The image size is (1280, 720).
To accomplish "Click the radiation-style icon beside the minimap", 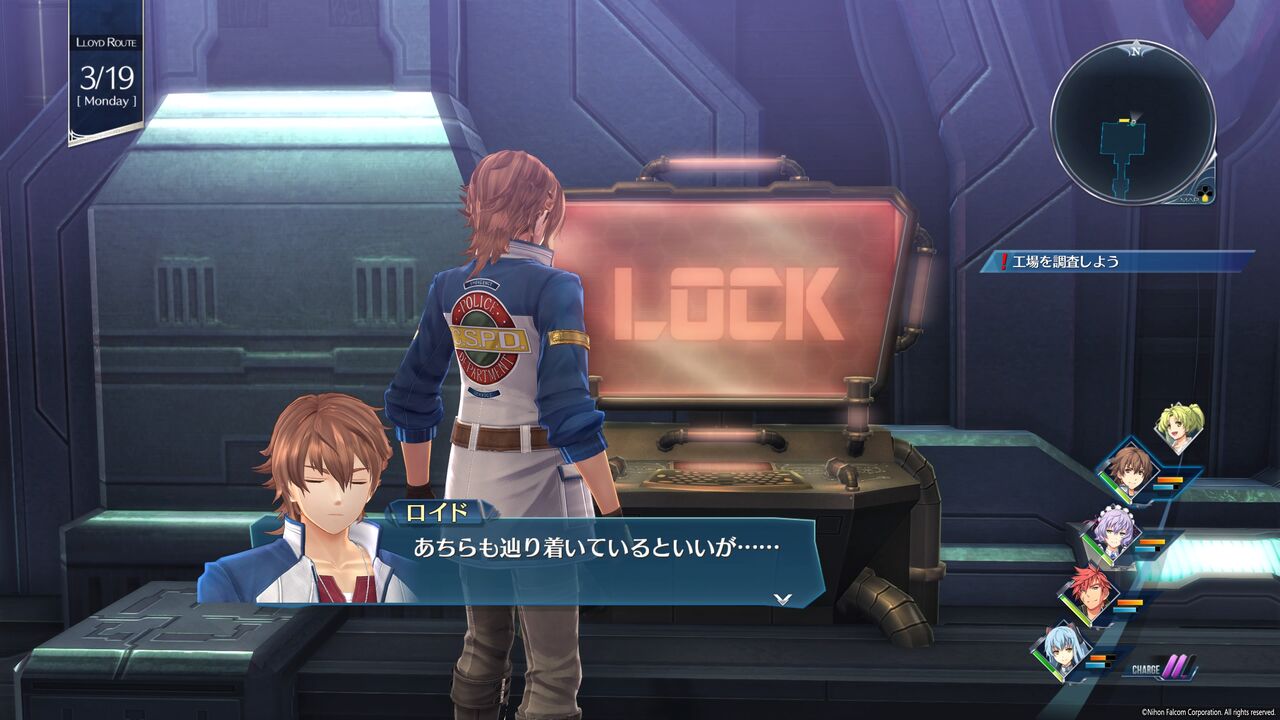I will (1204, 192).
